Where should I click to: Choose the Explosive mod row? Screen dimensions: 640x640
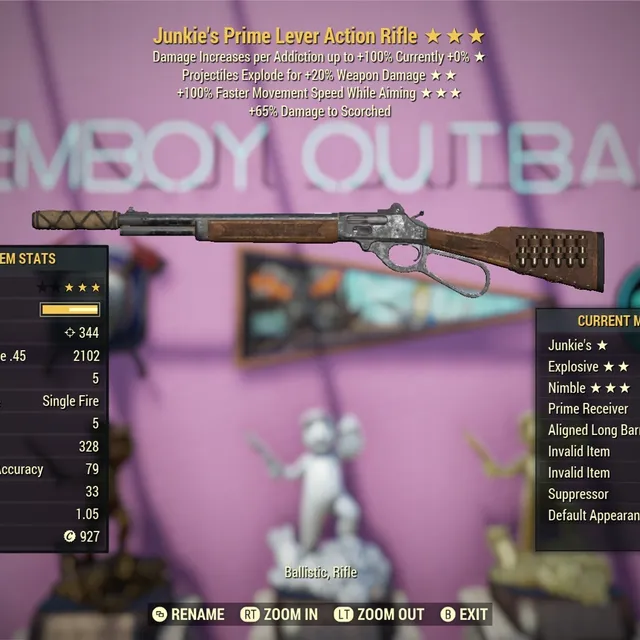point(588,366)
